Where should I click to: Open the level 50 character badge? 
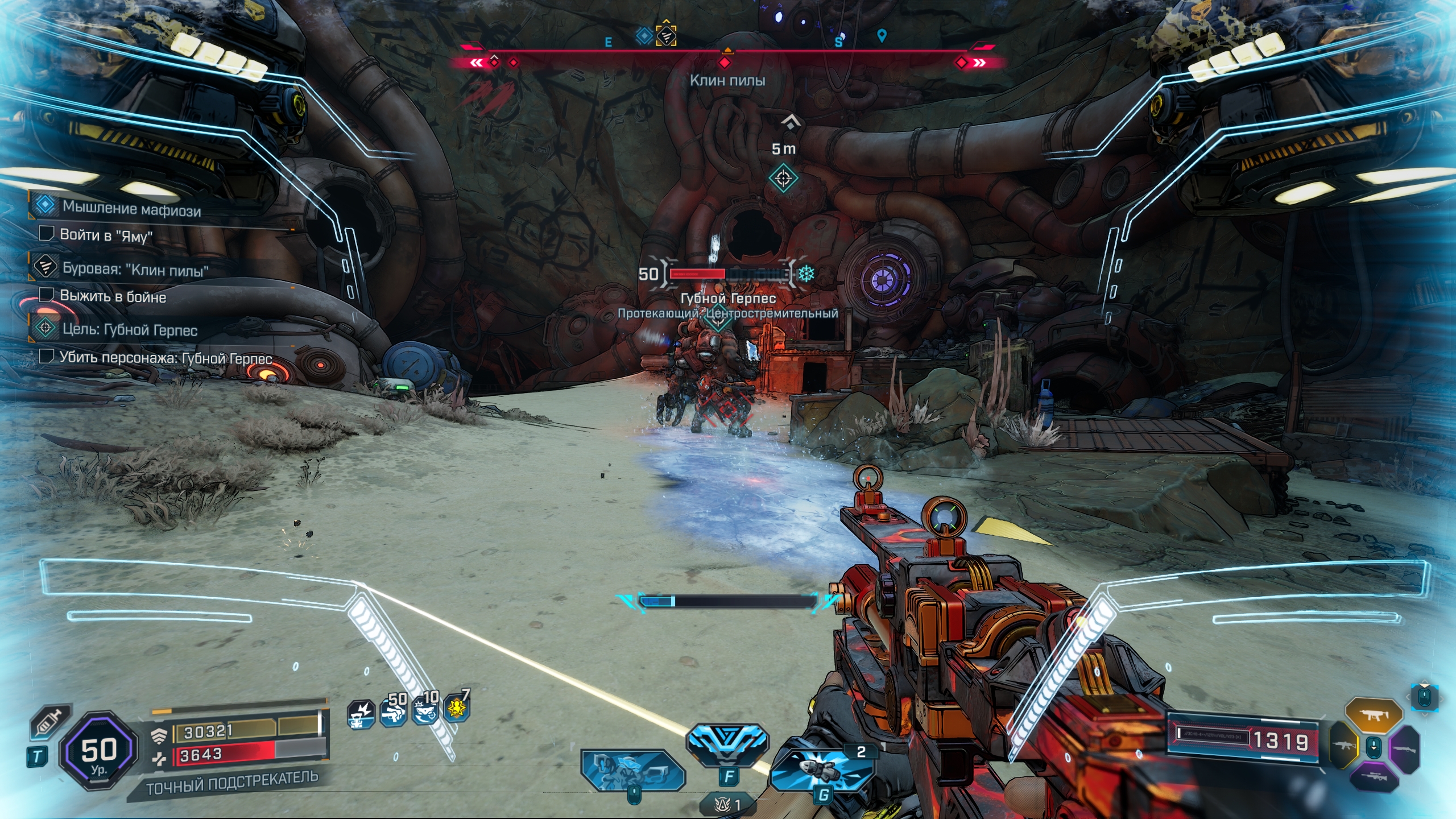[x=99, y=751]
